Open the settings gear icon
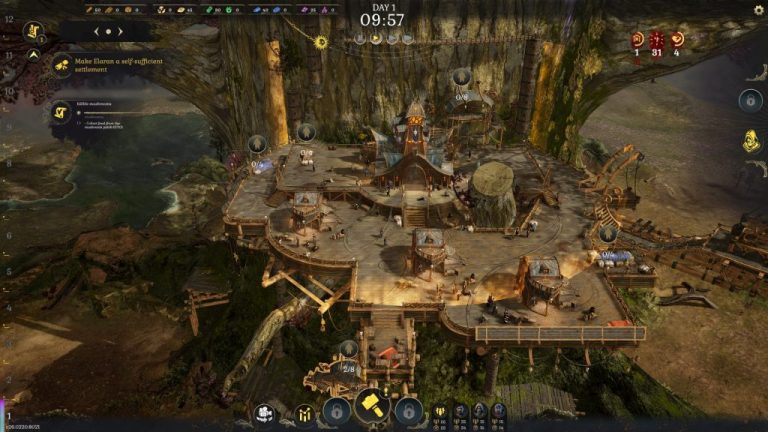Image resolution: width=768 pixels, height=432 pixels. 758,10
